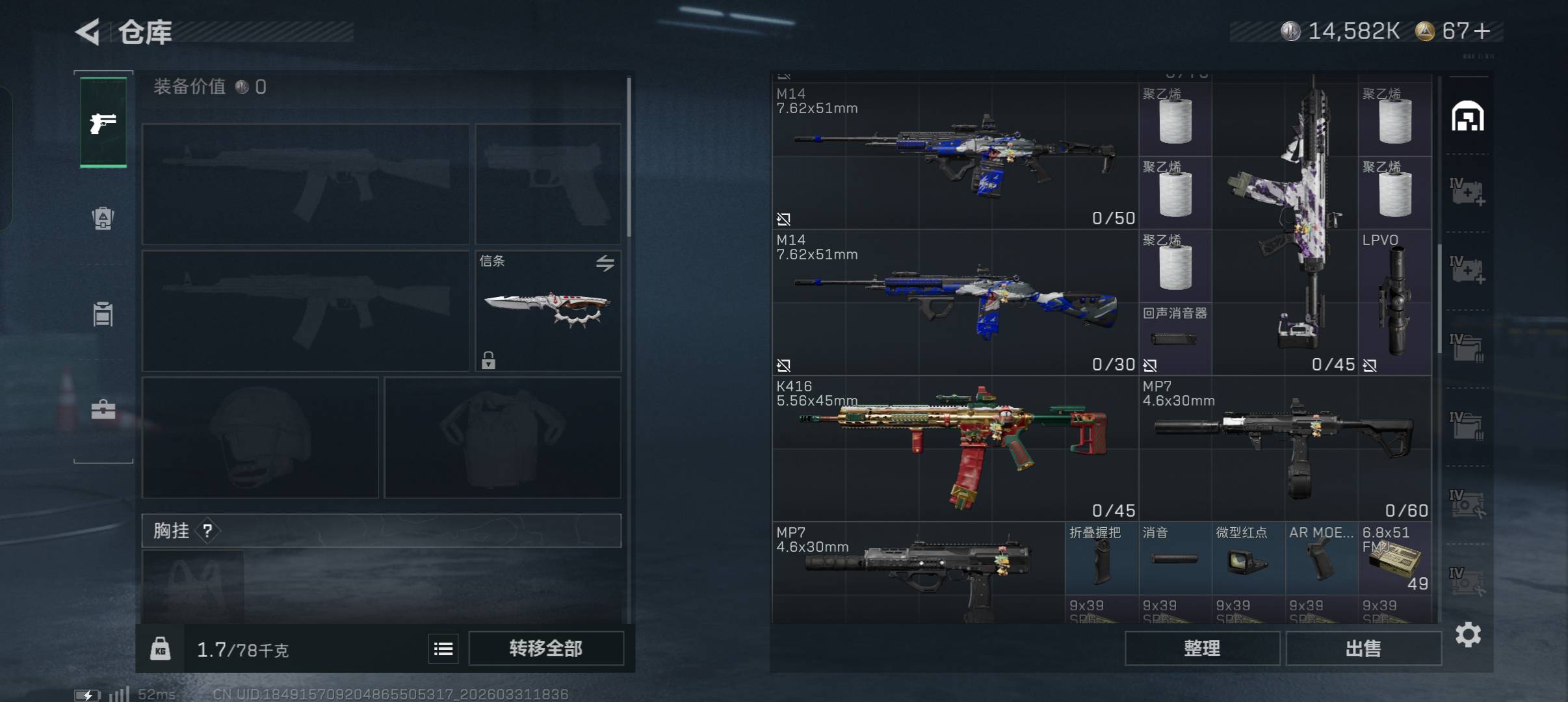
Task: Toggle the list view icon beside weight
Action: [x=443, y=649]
